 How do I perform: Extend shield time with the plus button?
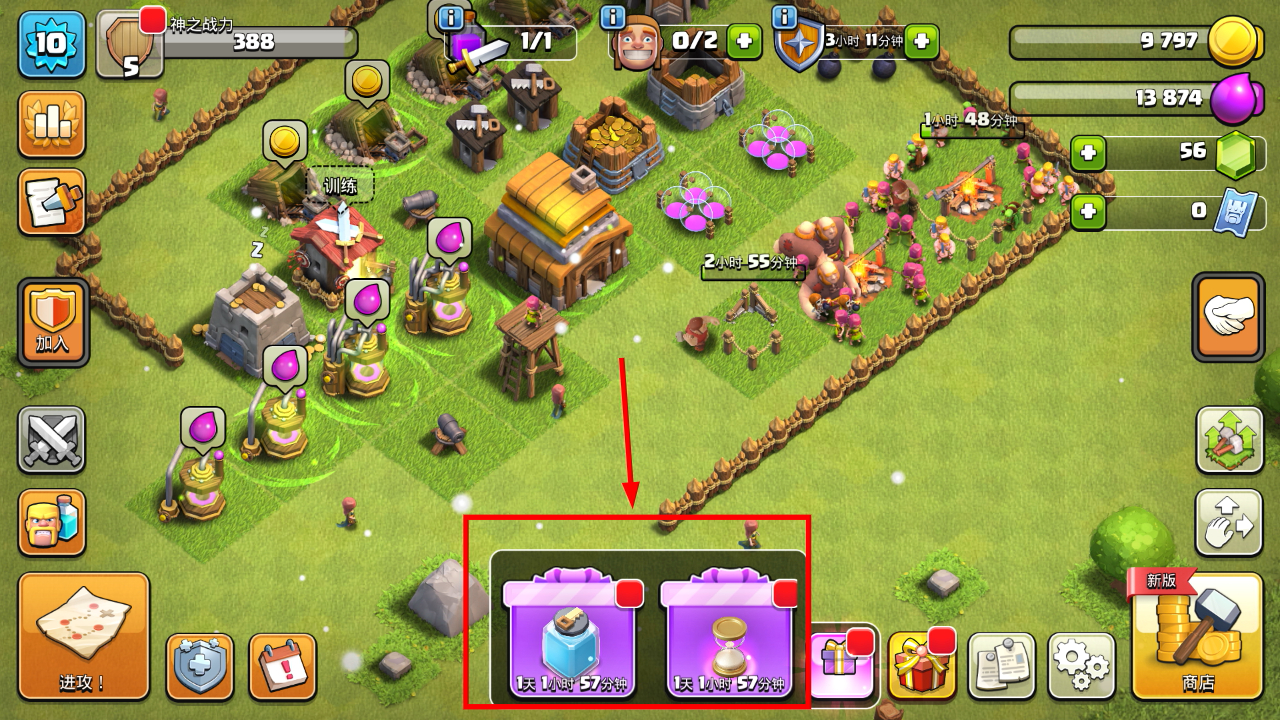click(x=921, y=42)
